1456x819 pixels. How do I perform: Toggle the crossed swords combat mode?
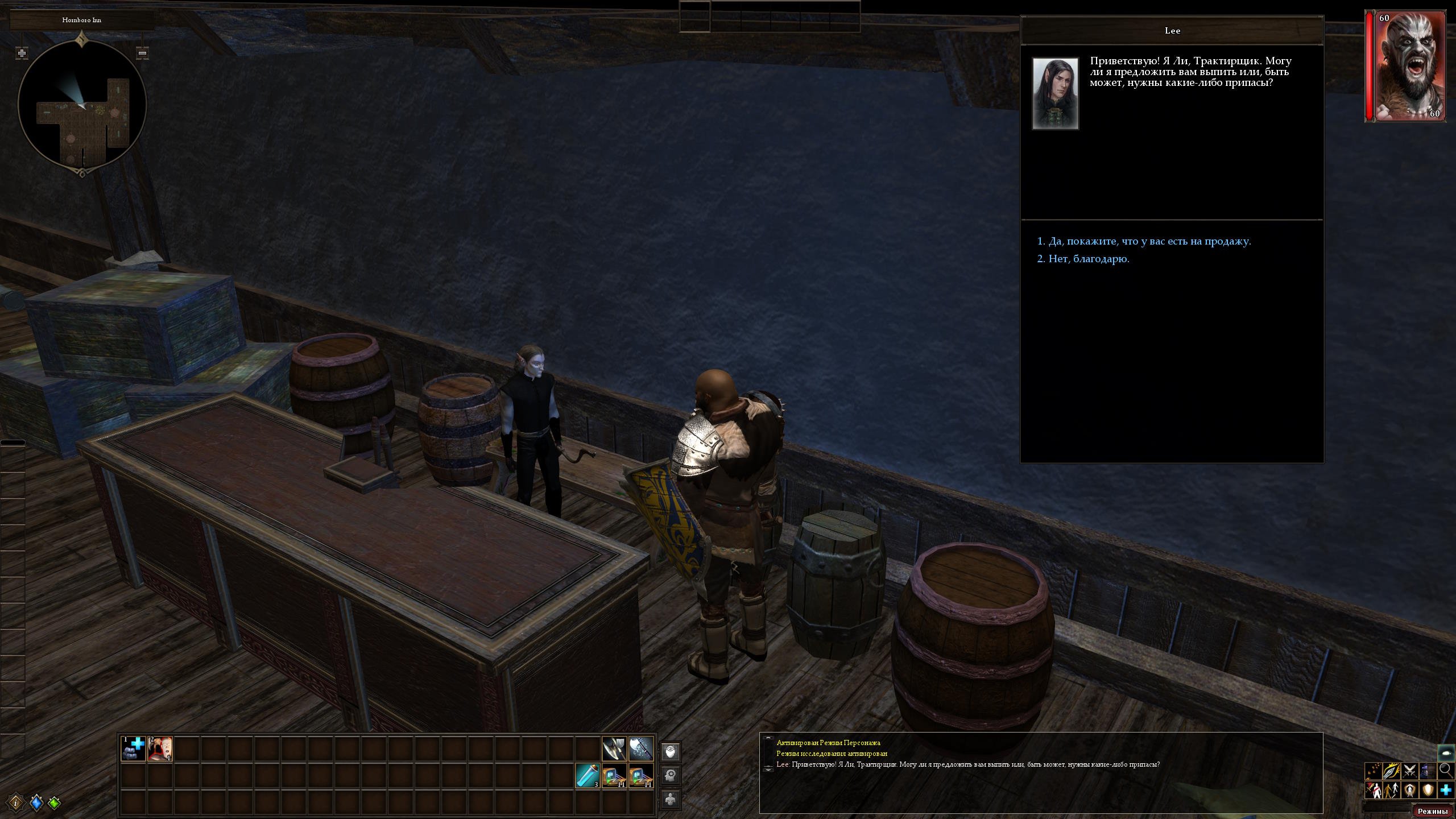1409,771
